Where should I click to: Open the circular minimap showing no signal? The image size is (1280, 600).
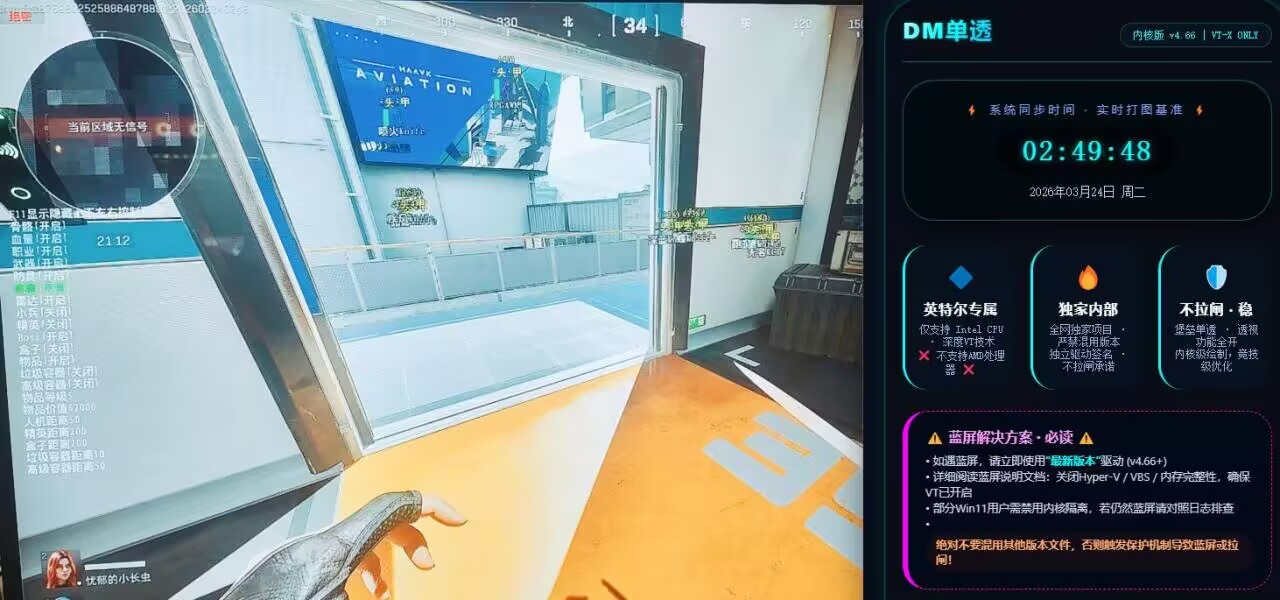pyautogui.click(x=107, y=124)
